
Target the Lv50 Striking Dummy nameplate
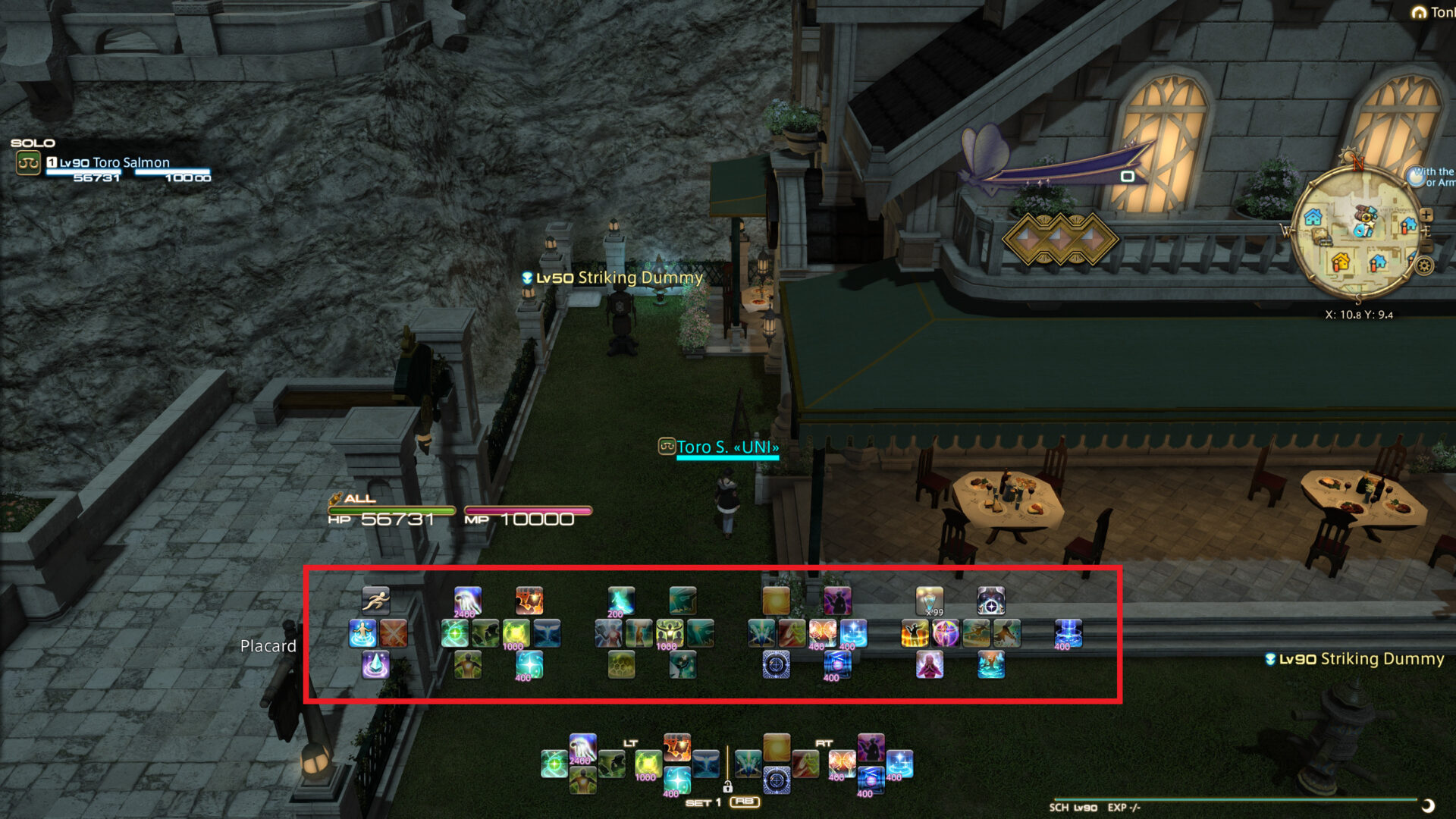coord(611,278)
